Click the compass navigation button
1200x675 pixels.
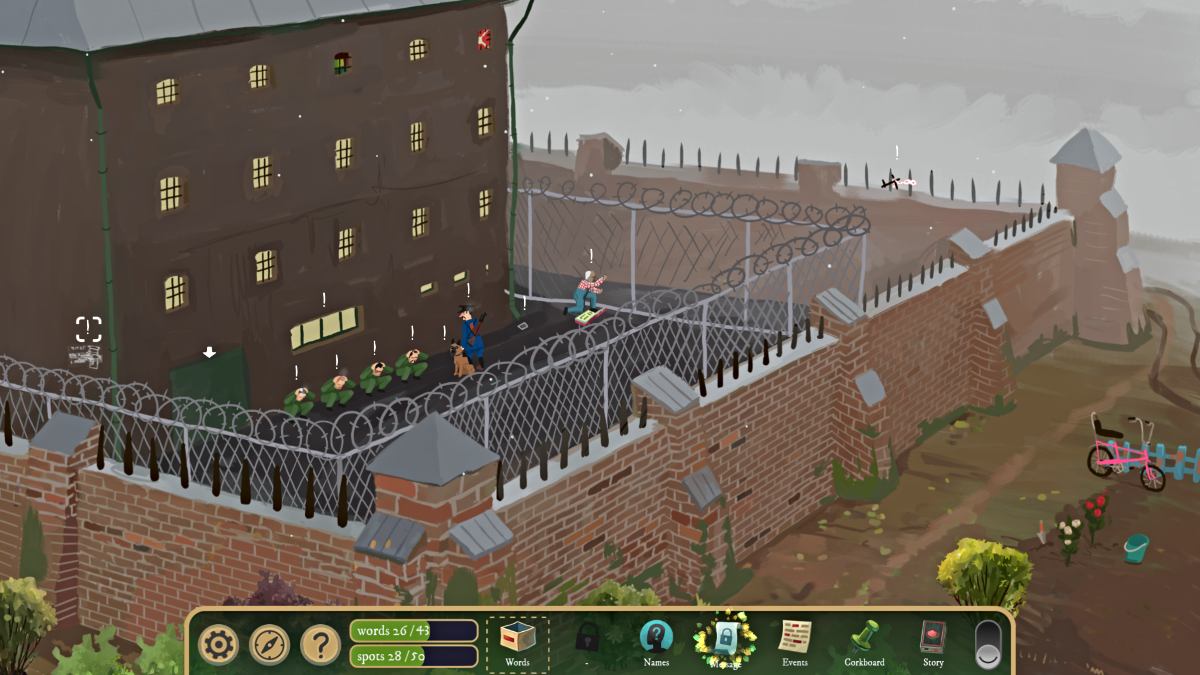(x=269, y=644)
